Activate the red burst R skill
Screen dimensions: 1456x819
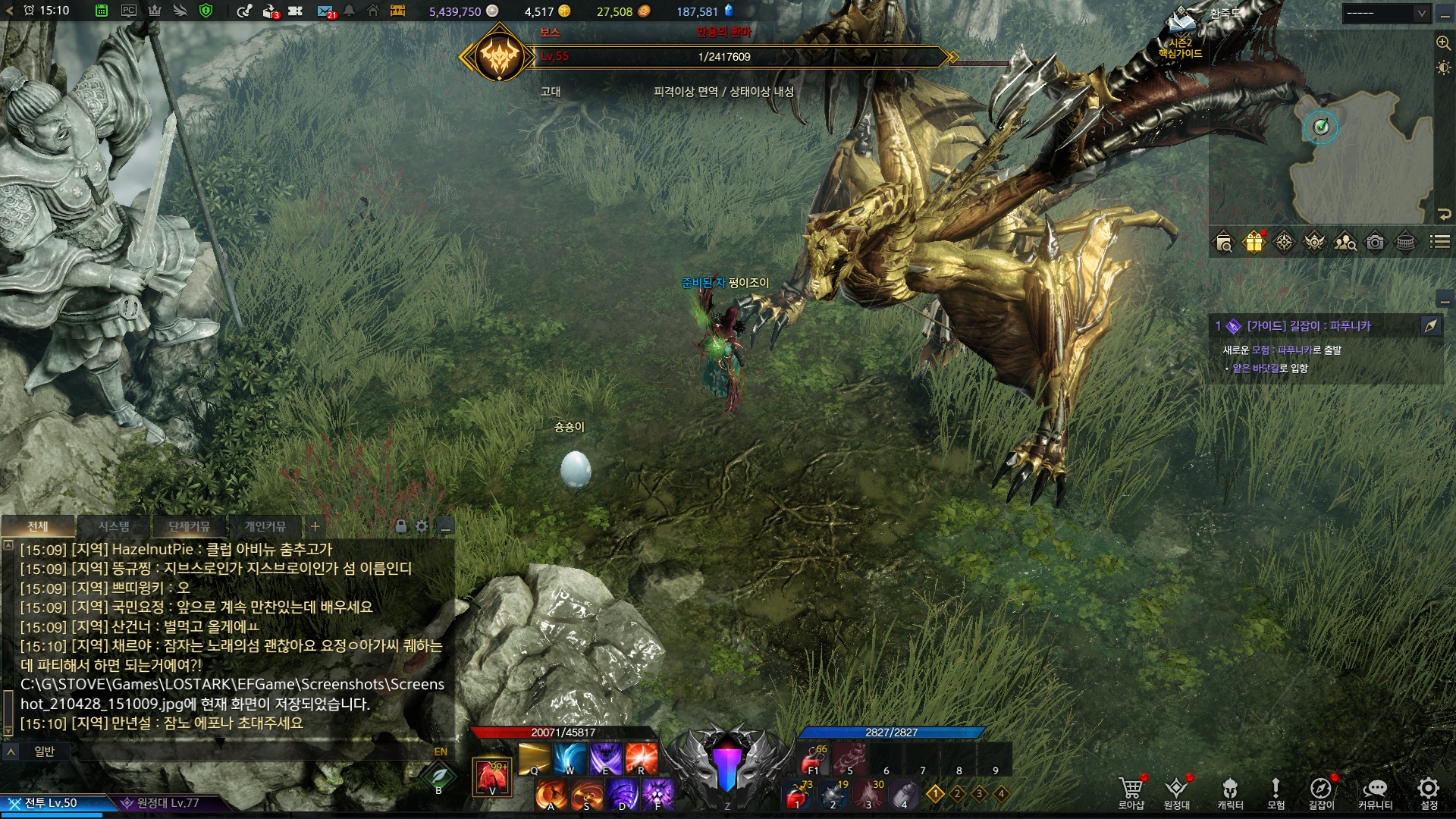click(x=642, y=758)
